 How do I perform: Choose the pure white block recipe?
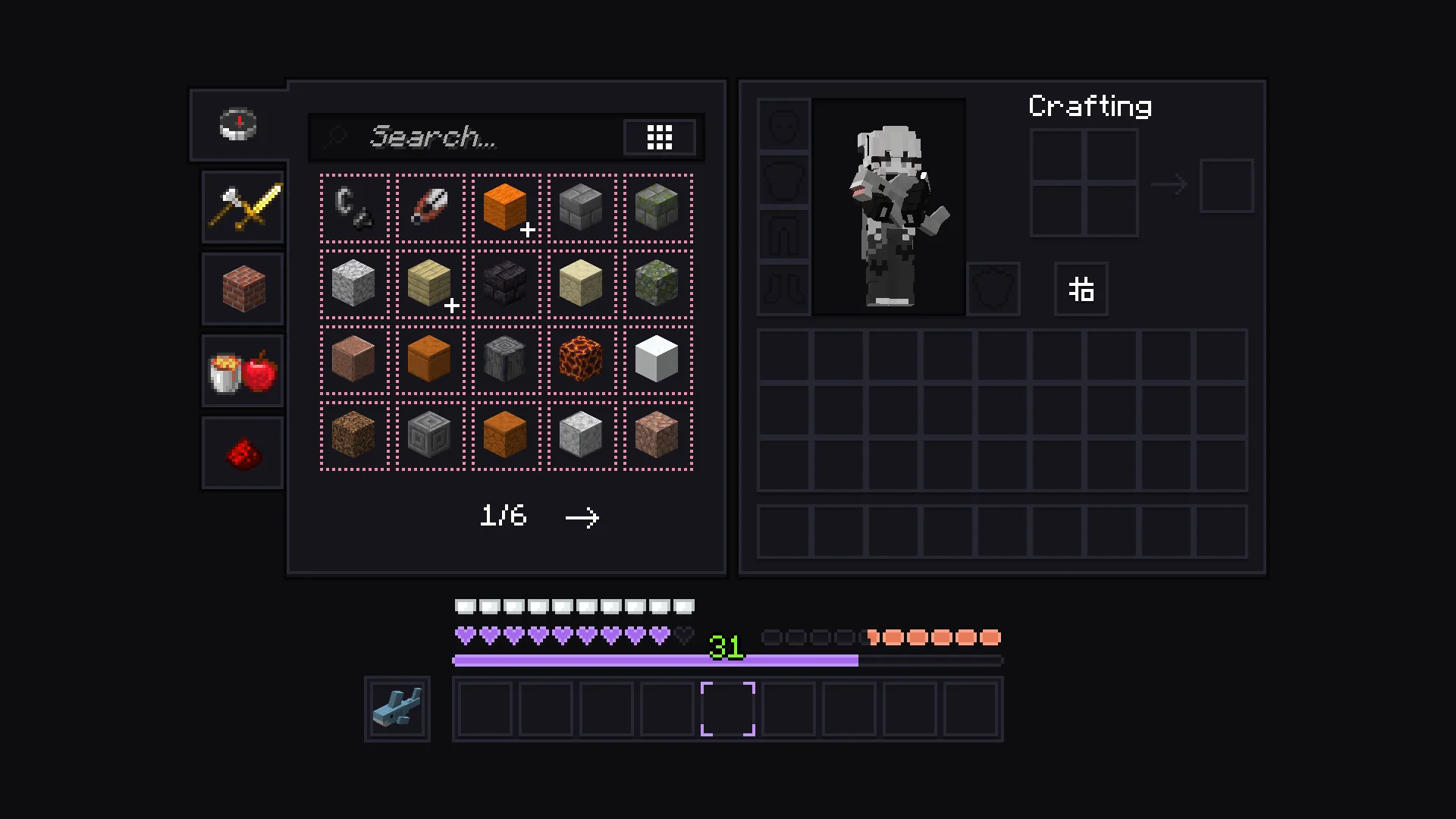[x=657, y=359]
